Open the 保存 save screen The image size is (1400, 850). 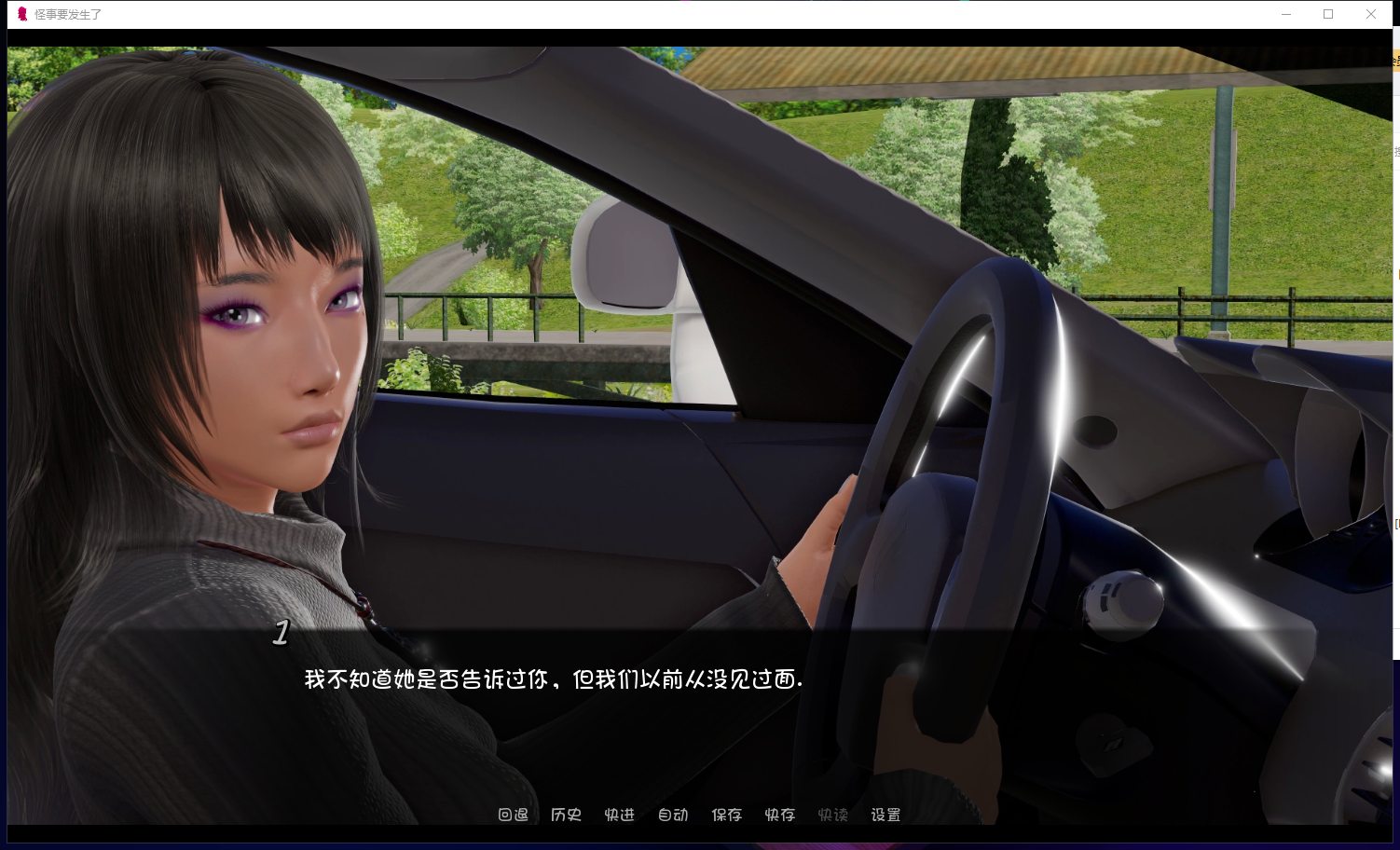(726, 815)
